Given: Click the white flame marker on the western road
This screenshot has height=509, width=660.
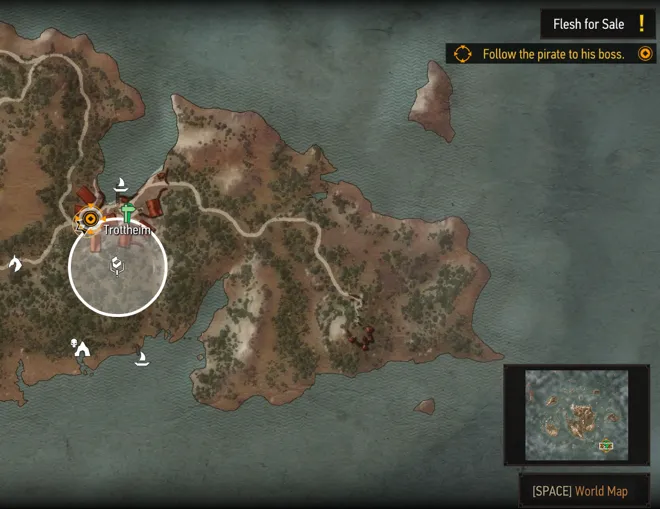Looking at the screenshot, I should tap(15, 263).
